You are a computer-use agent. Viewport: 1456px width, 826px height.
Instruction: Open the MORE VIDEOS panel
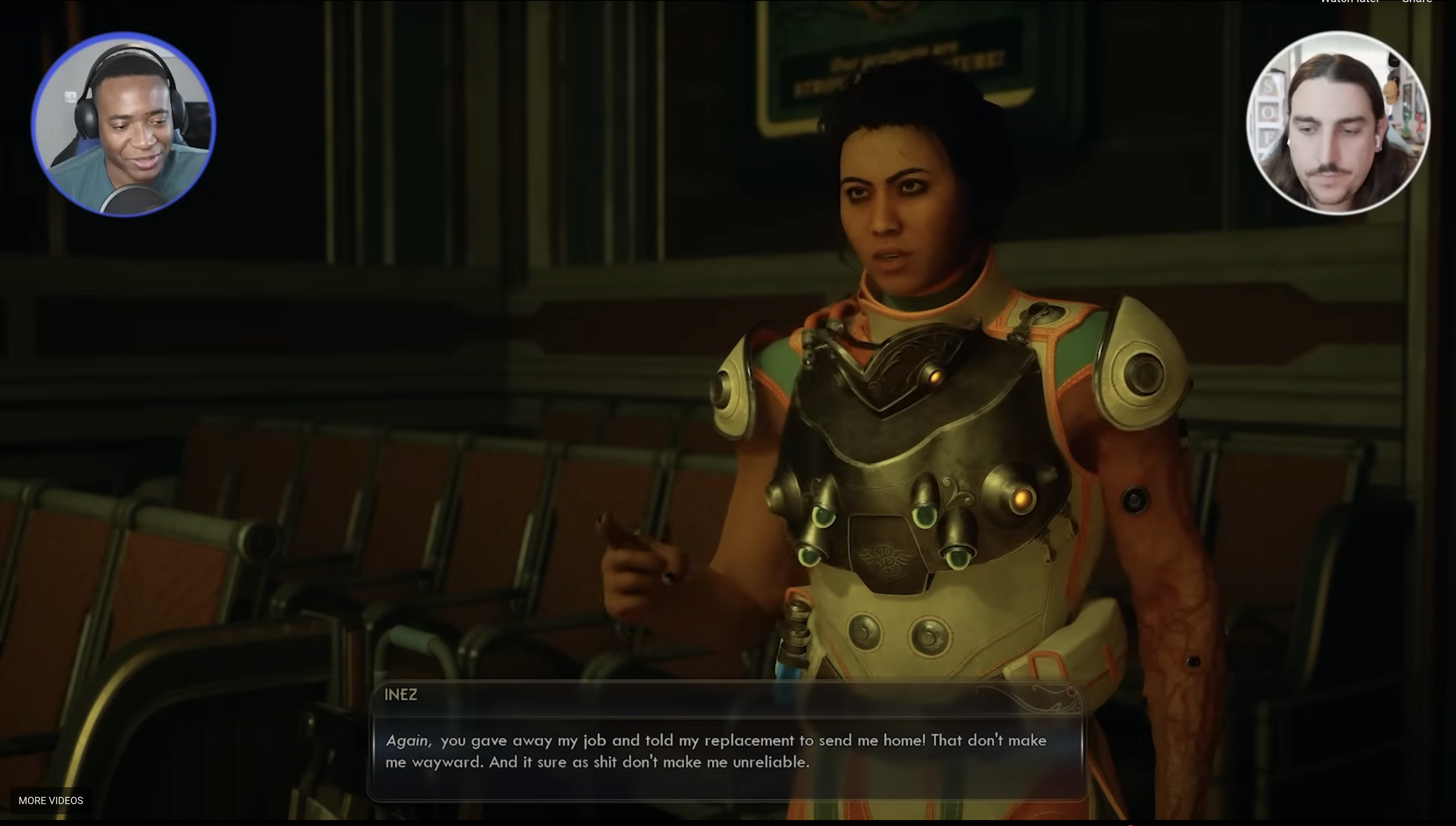click(x=51, y=800)
